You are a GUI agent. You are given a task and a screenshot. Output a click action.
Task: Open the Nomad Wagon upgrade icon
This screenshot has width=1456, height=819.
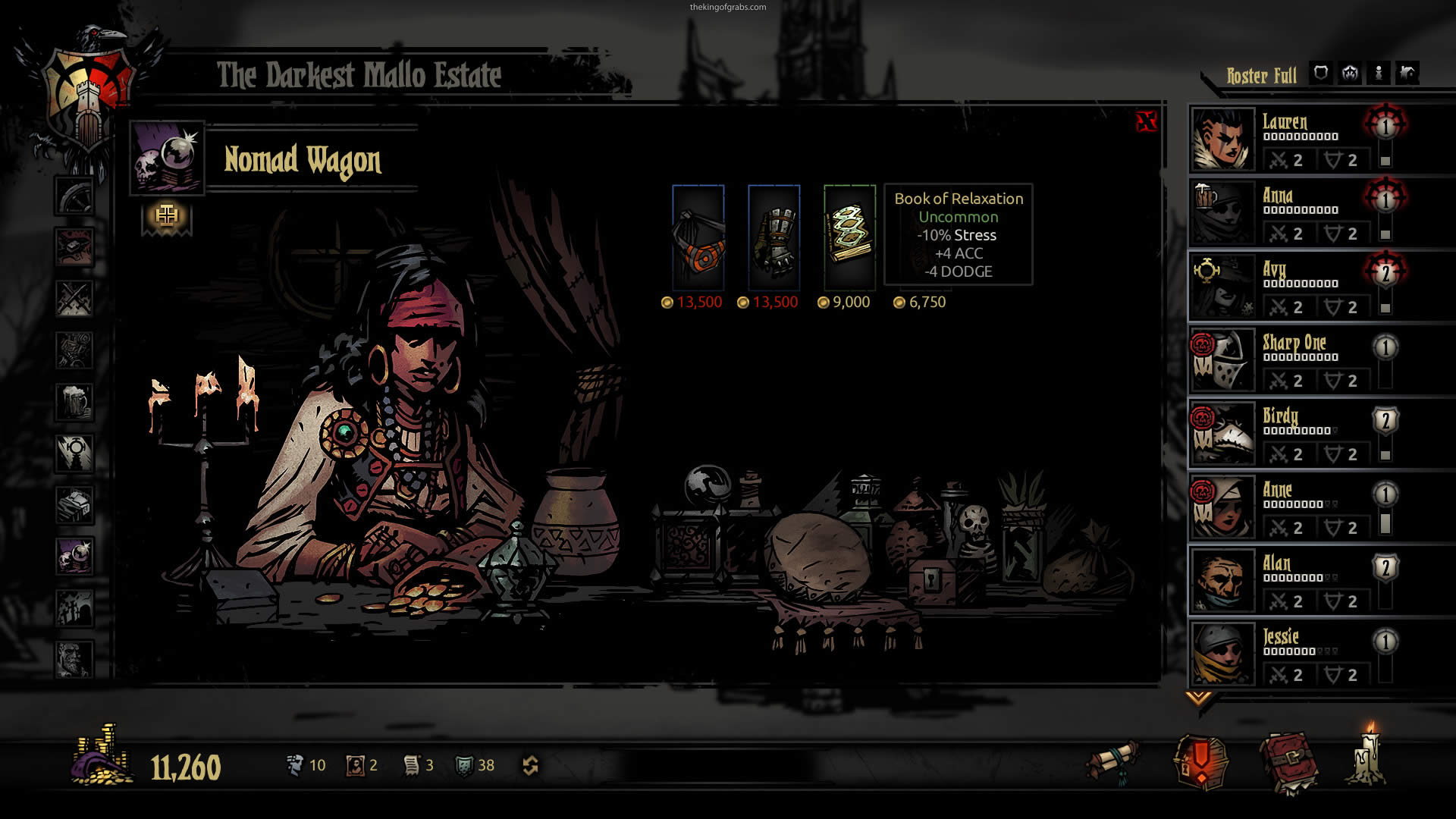tap(167, 217)
